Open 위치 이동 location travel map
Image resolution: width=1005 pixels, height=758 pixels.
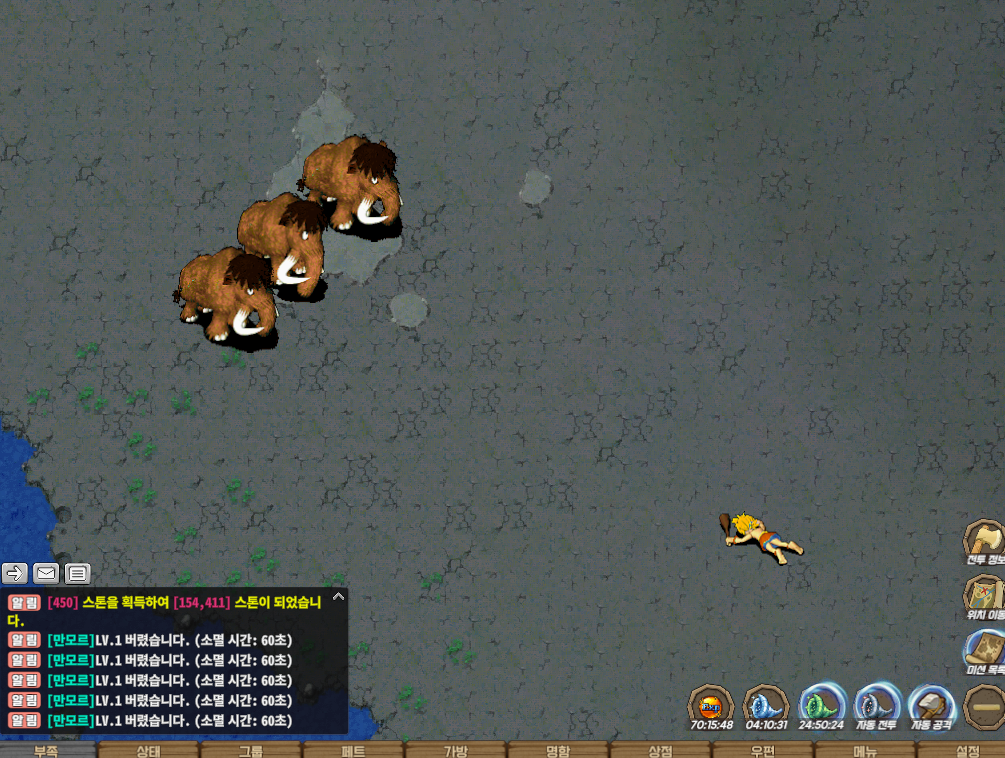[985, 596]
